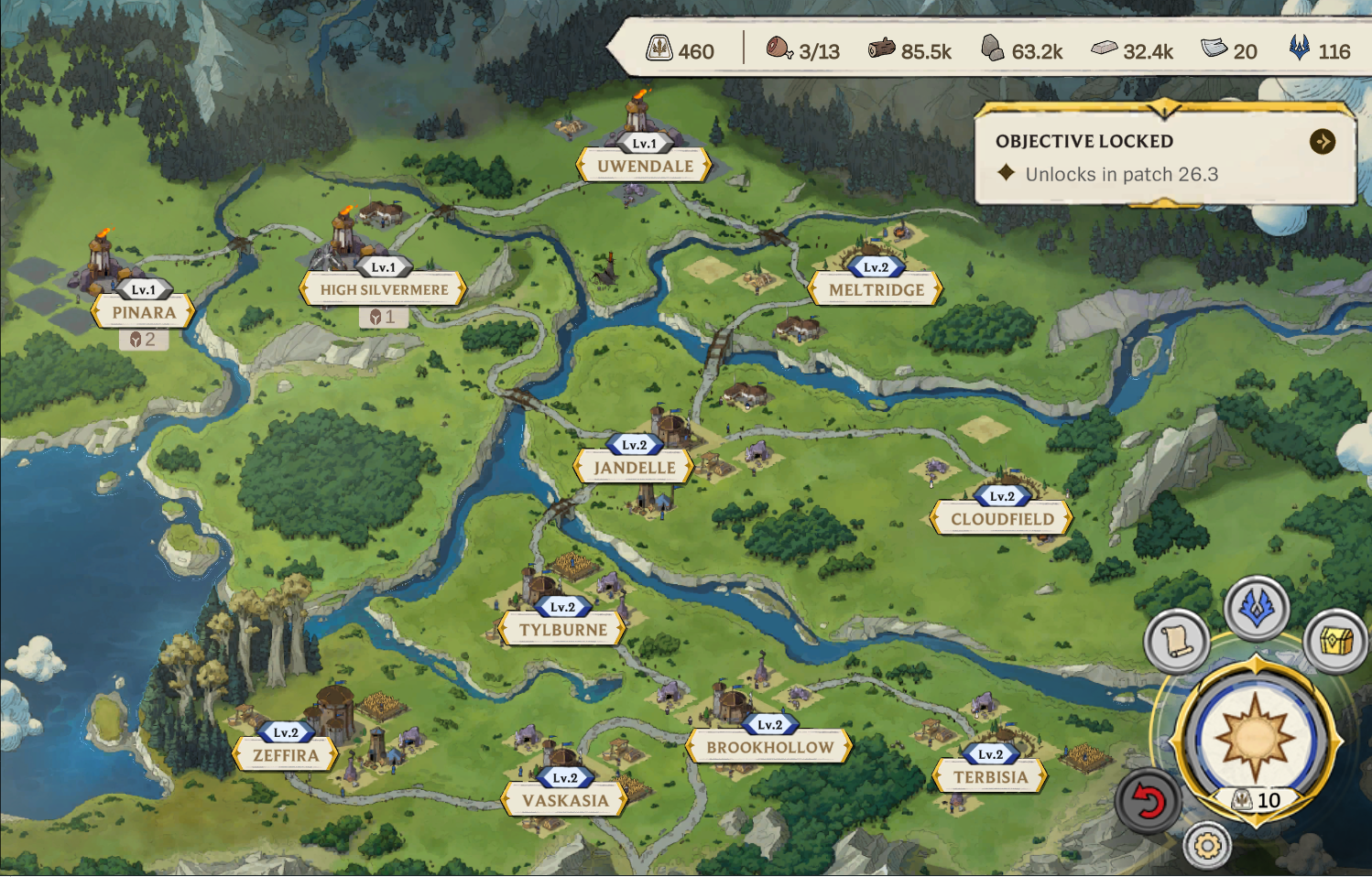Click the sun end-turn button
The image size is (1372, 877).
coord(1255,737)
